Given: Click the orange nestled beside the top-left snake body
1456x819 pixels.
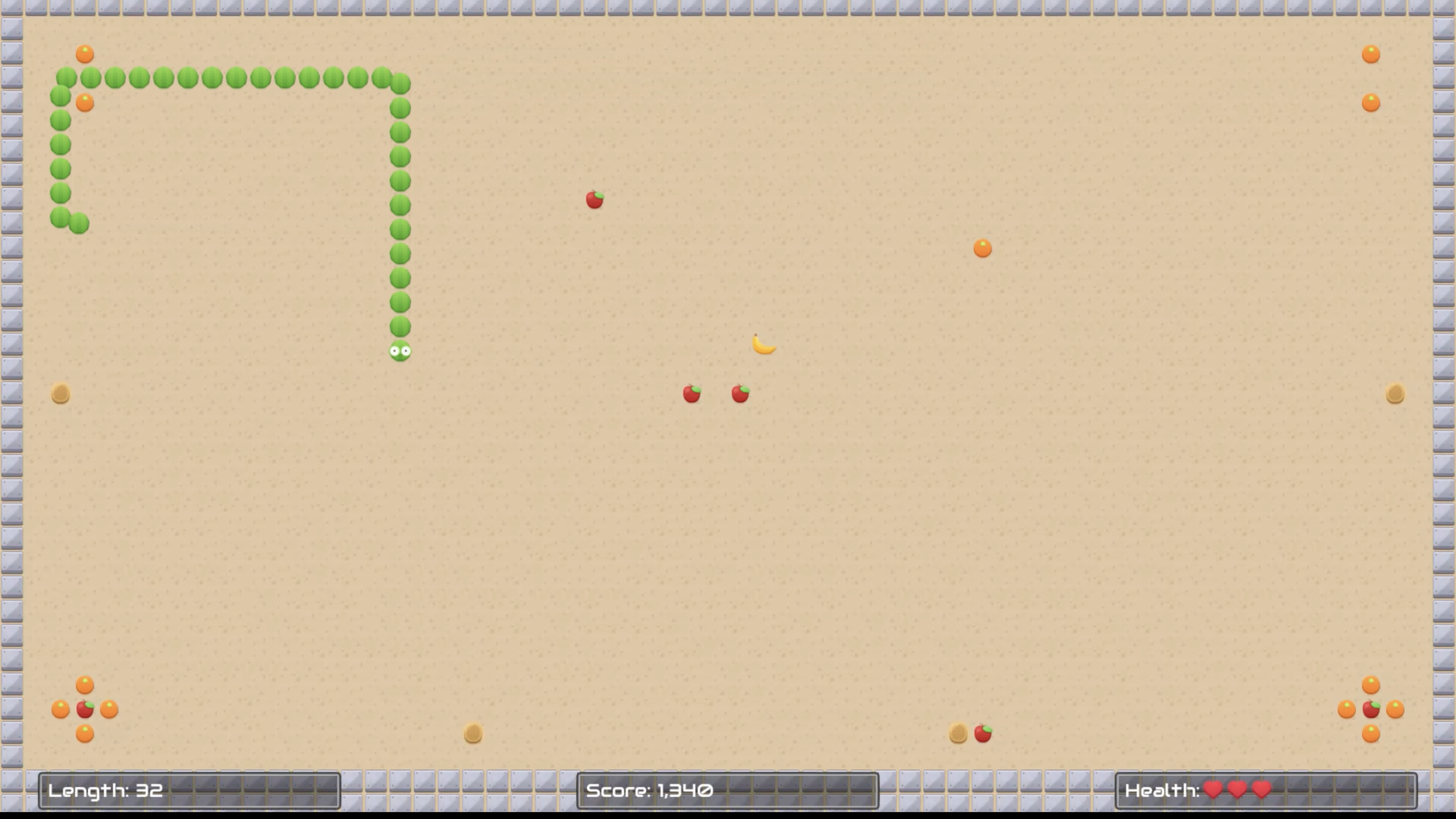Looking at the screenshot, I should point(83,102).
